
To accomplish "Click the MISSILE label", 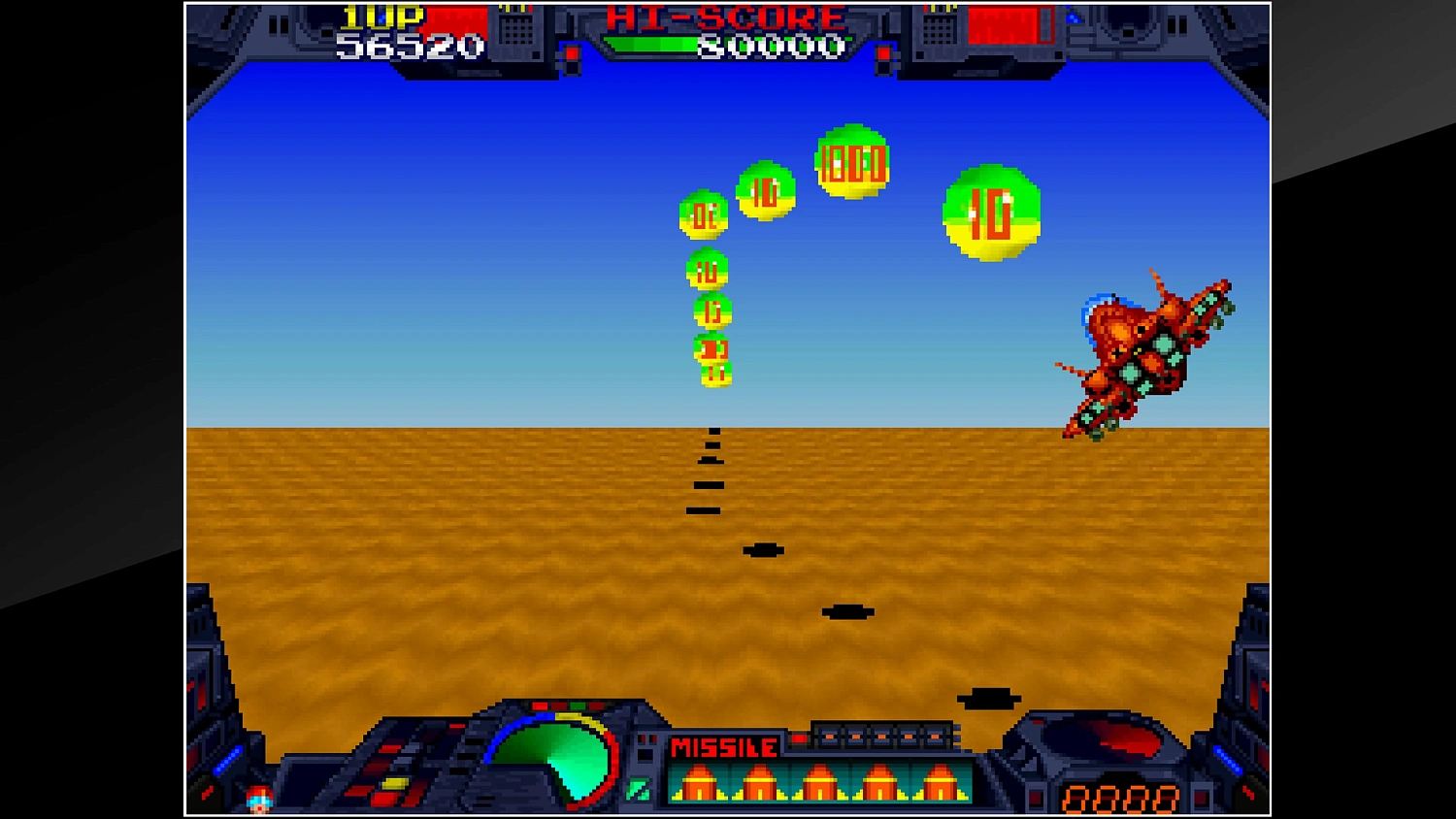I will (724, 747).
